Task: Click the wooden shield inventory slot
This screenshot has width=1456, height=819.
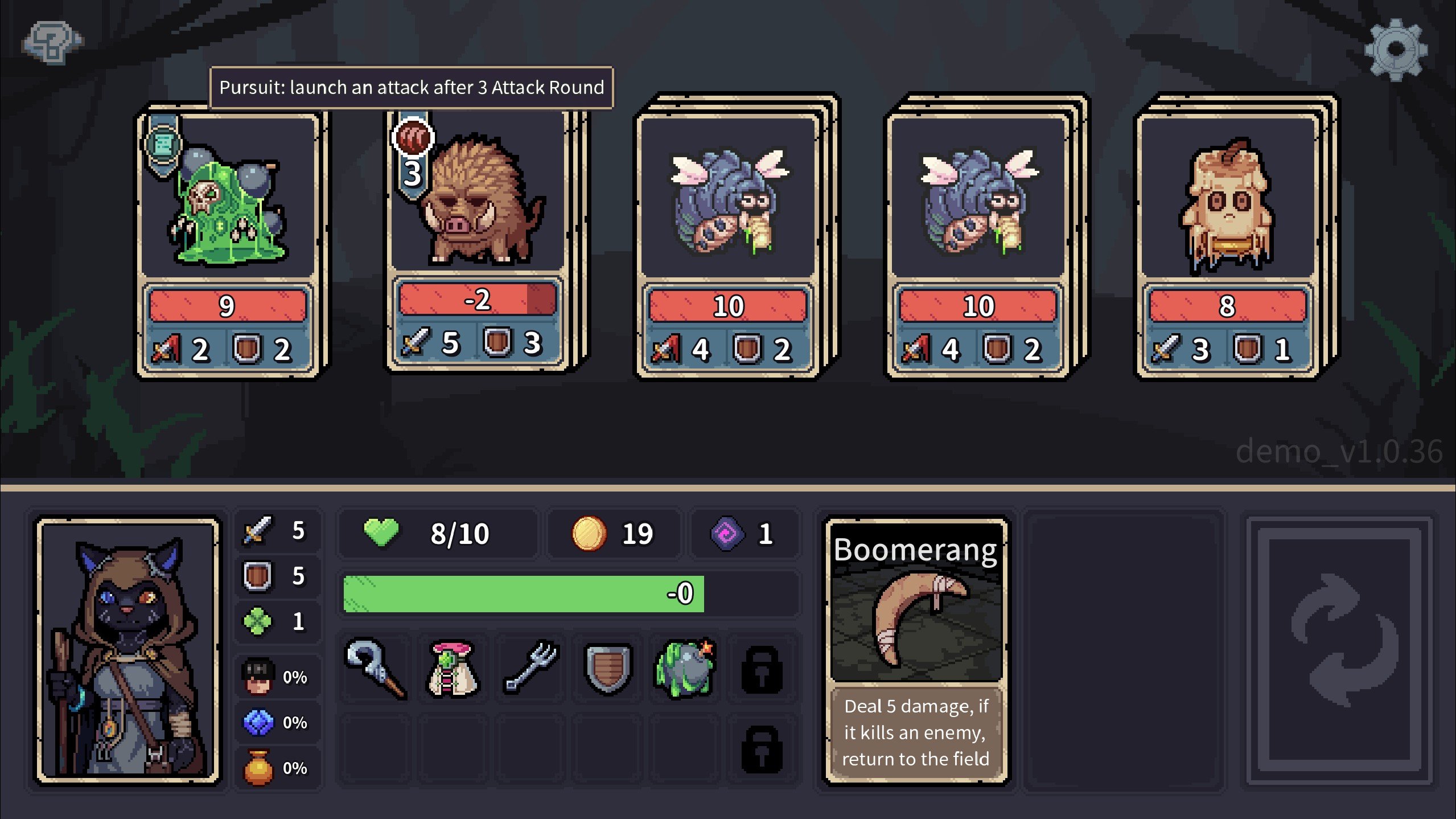Action: 607,668
